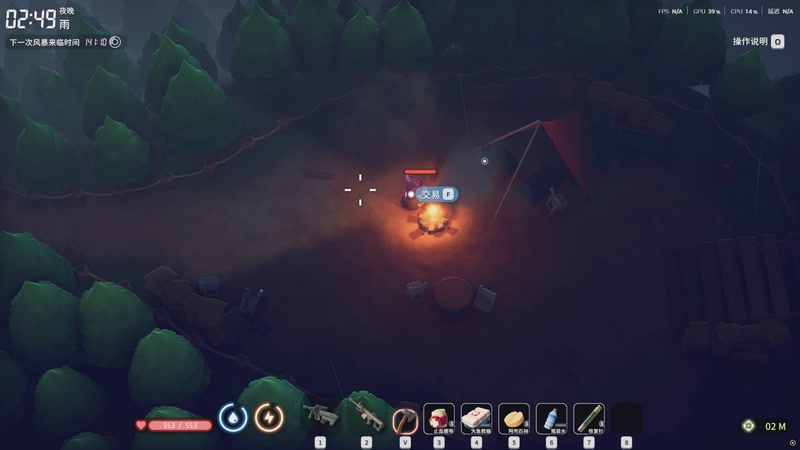The width and height of the screenshot is (800, 450).
Task: Use the red bandage item in slot 3
Action: [x=439, y=417]
